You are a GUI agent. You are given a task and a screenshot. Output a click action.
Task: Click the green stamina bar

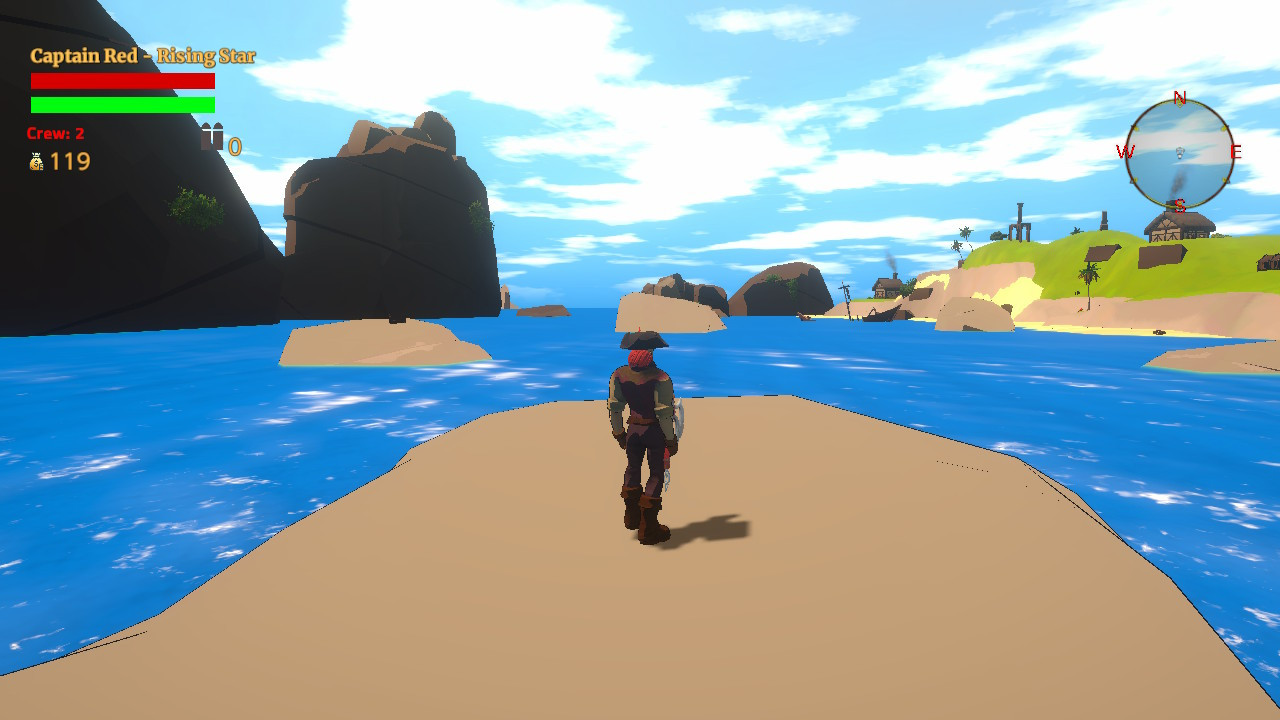(x=122, y=106)
